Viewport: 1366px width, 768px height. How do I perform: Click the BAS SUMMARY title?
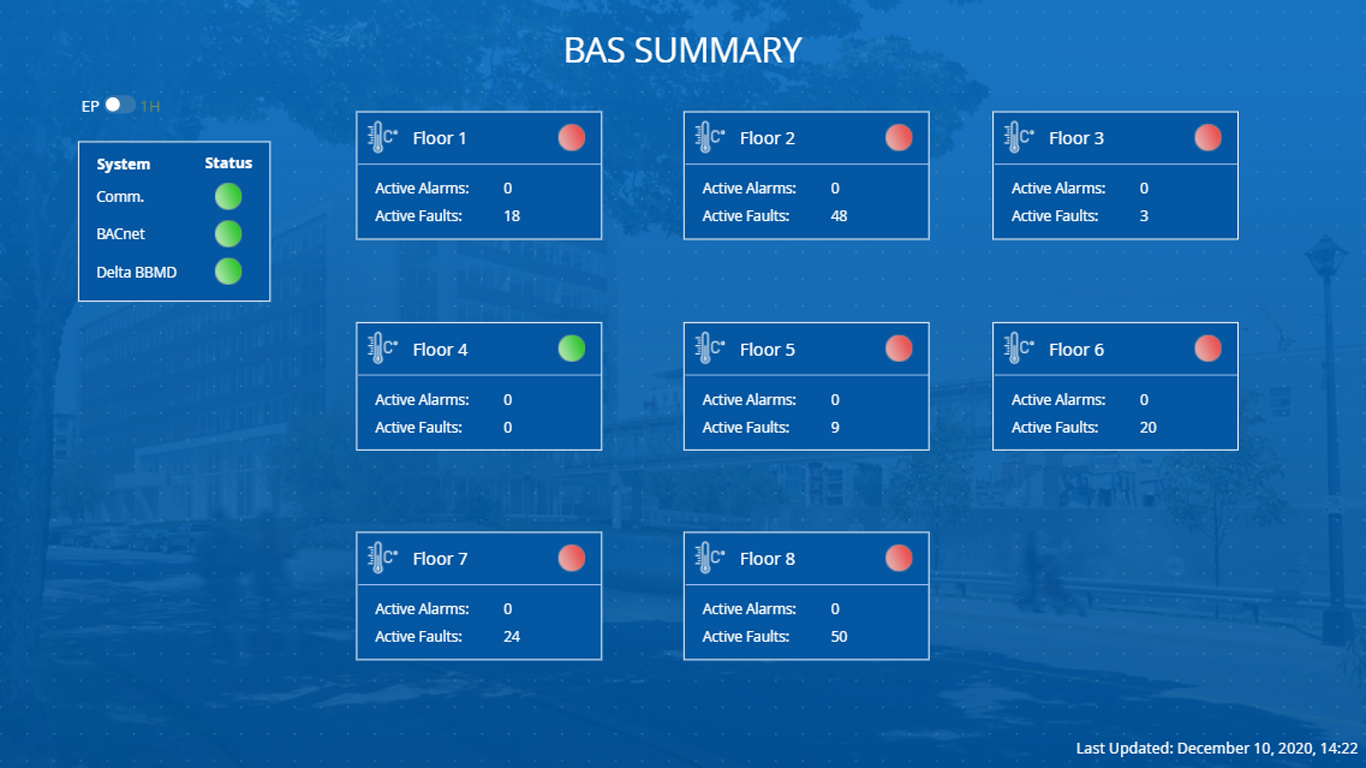683,49
